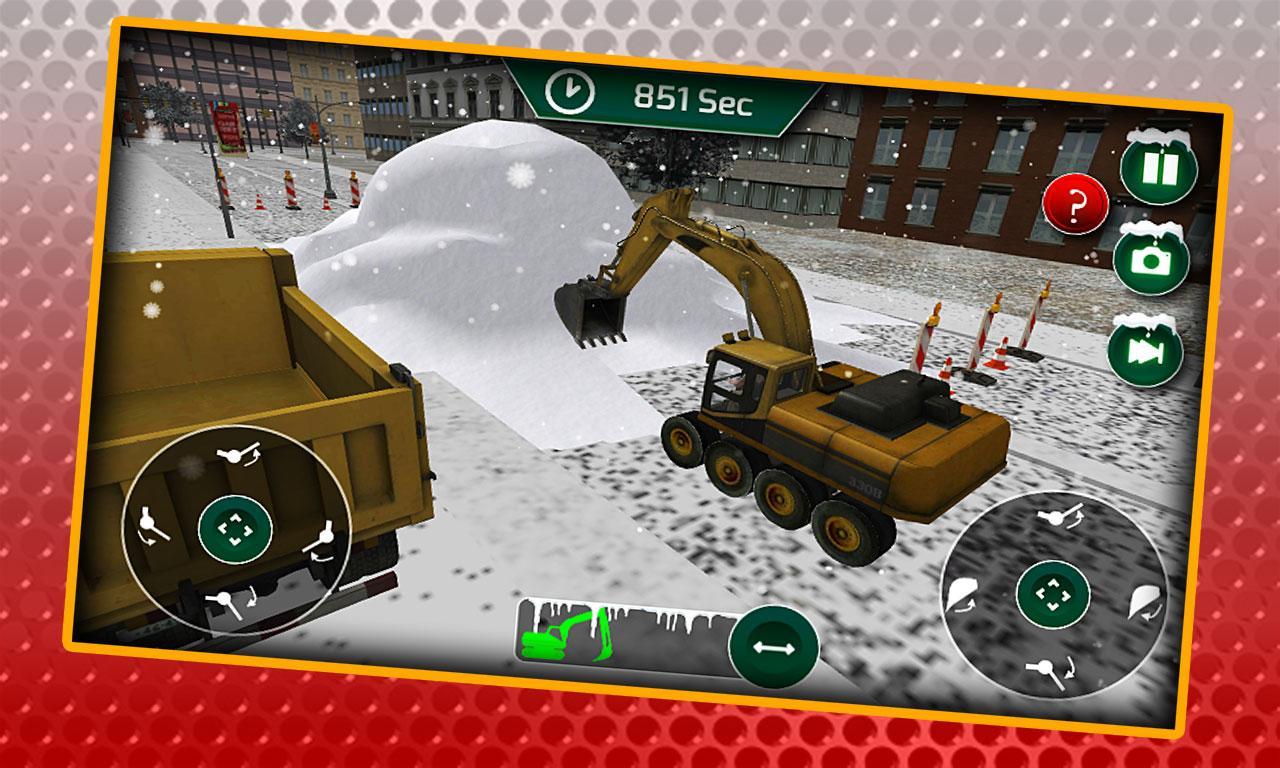Tap the fast-forward skip icon
This screenshot has width=1280, height=768.
tap(1146, 348)
